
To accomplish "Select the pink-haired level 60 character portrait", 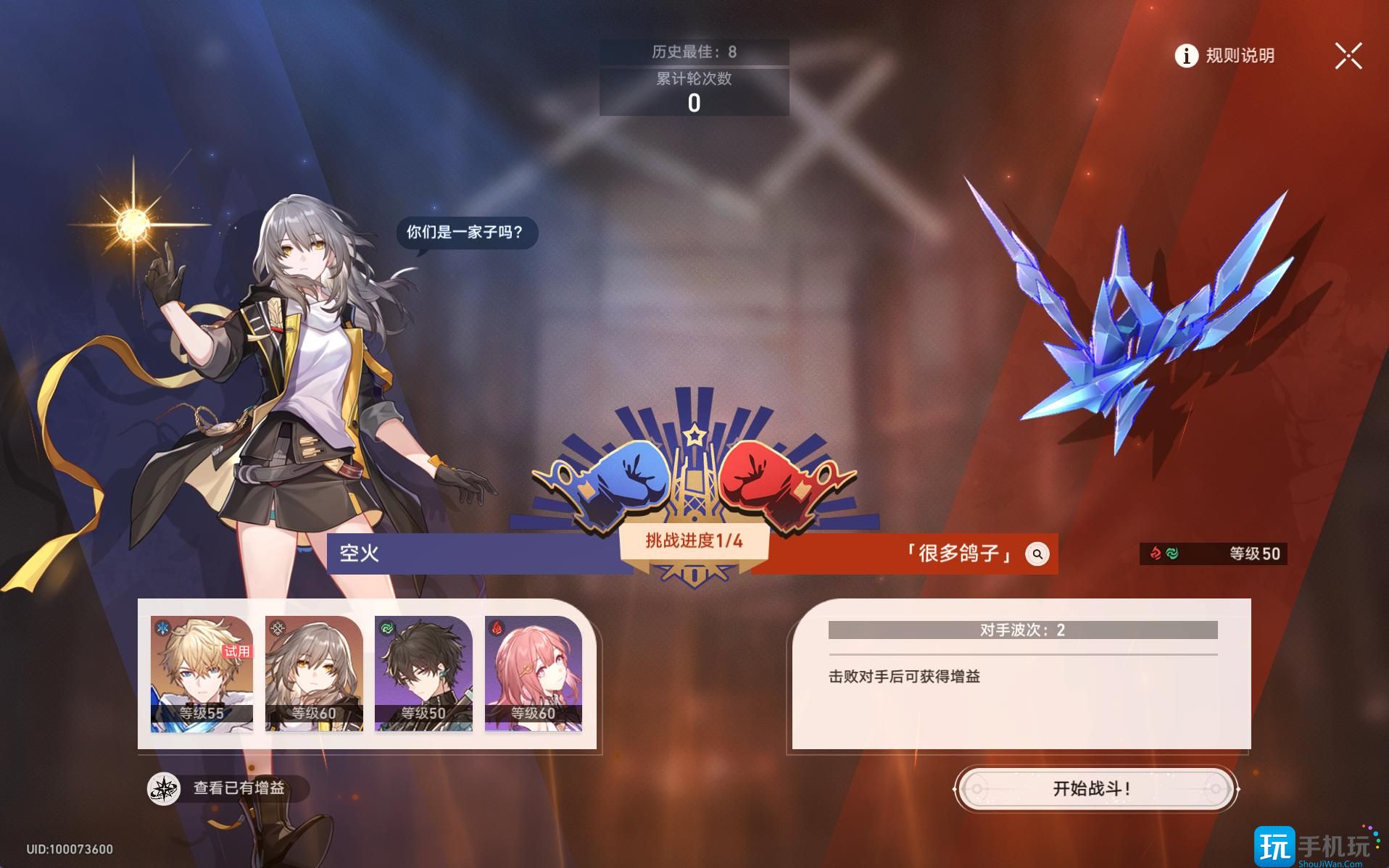I will tap(535, 674).
